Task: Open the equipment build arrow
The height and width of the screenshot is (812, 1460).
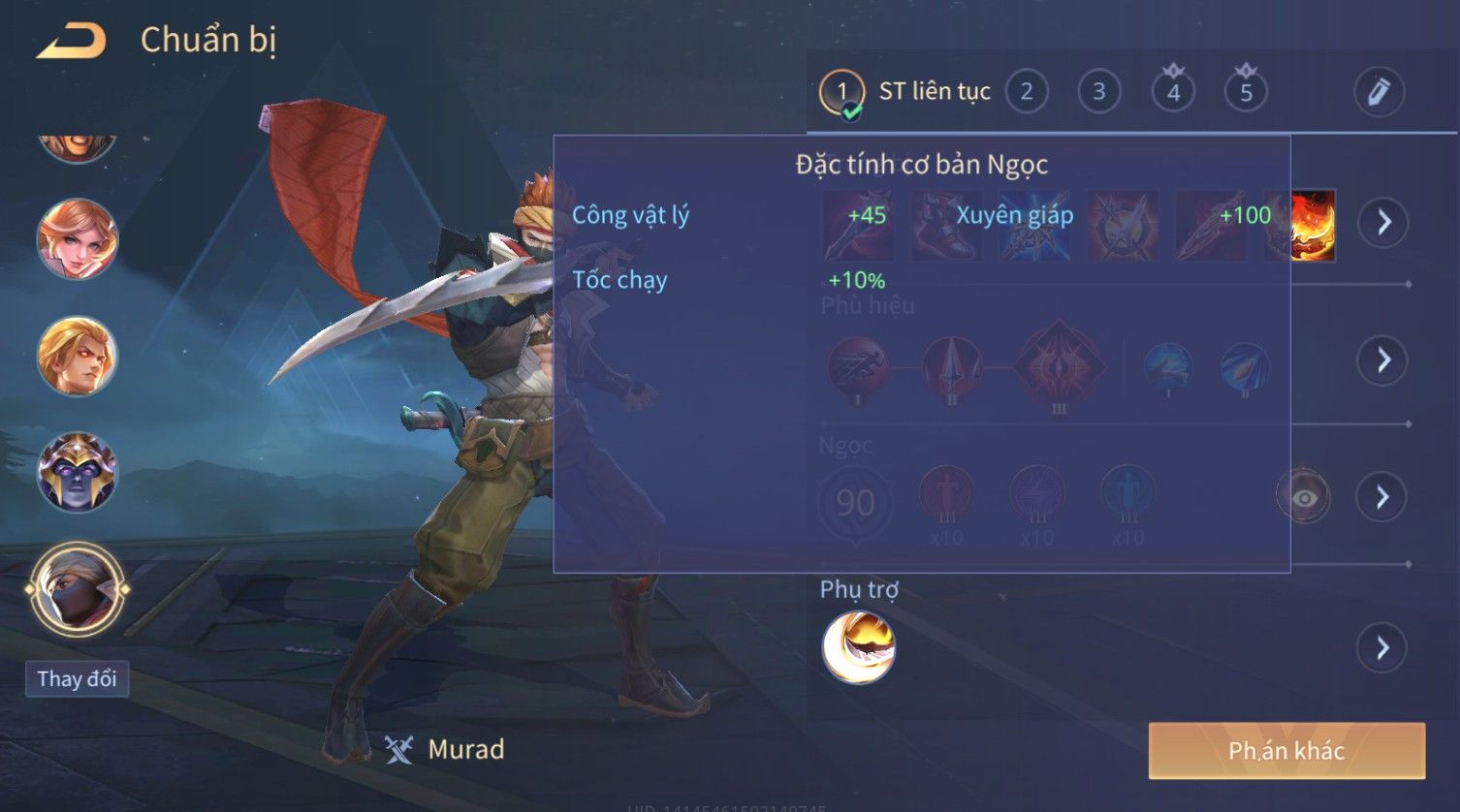Action: coord(1382,223)
